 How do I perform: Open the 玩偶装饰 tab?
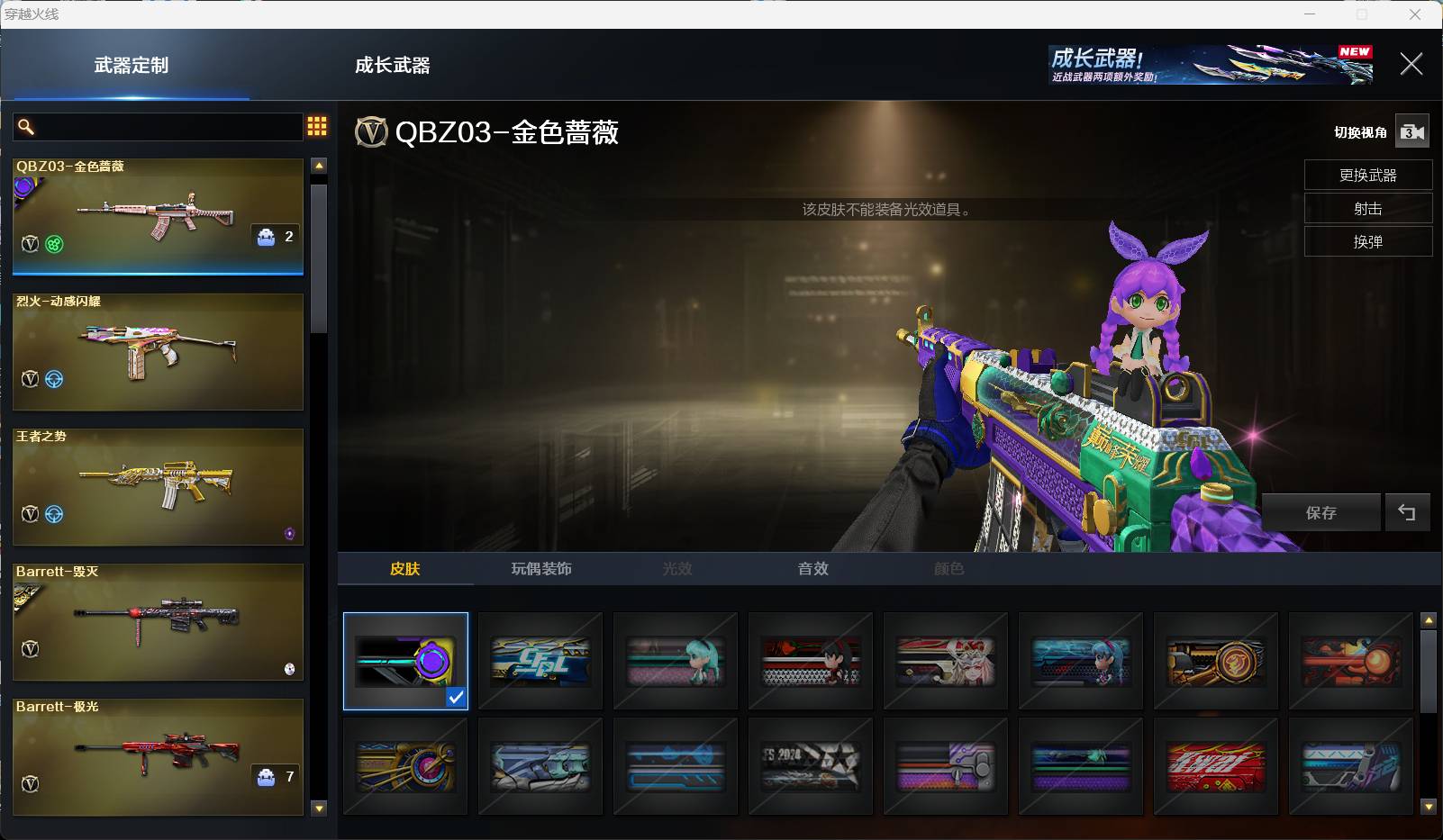541,569
